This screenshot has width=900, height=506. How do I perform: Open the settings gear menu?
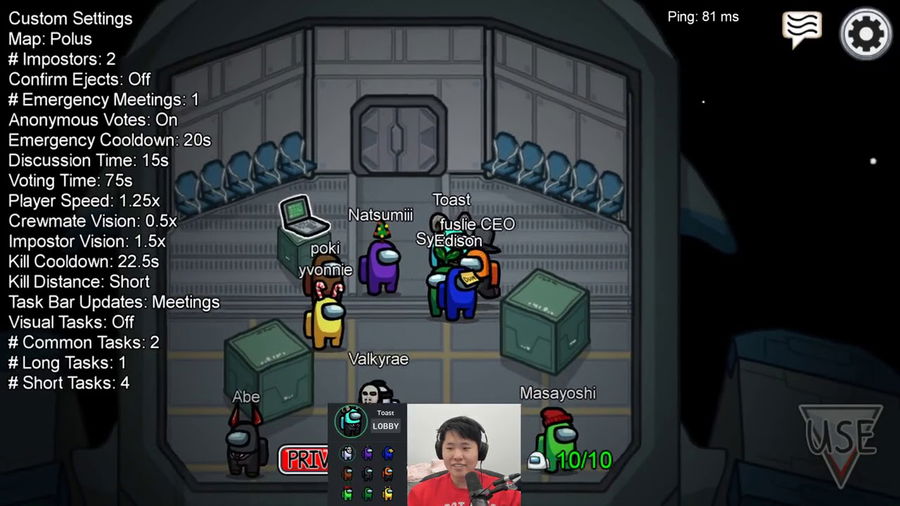click(x=865, y=34)
